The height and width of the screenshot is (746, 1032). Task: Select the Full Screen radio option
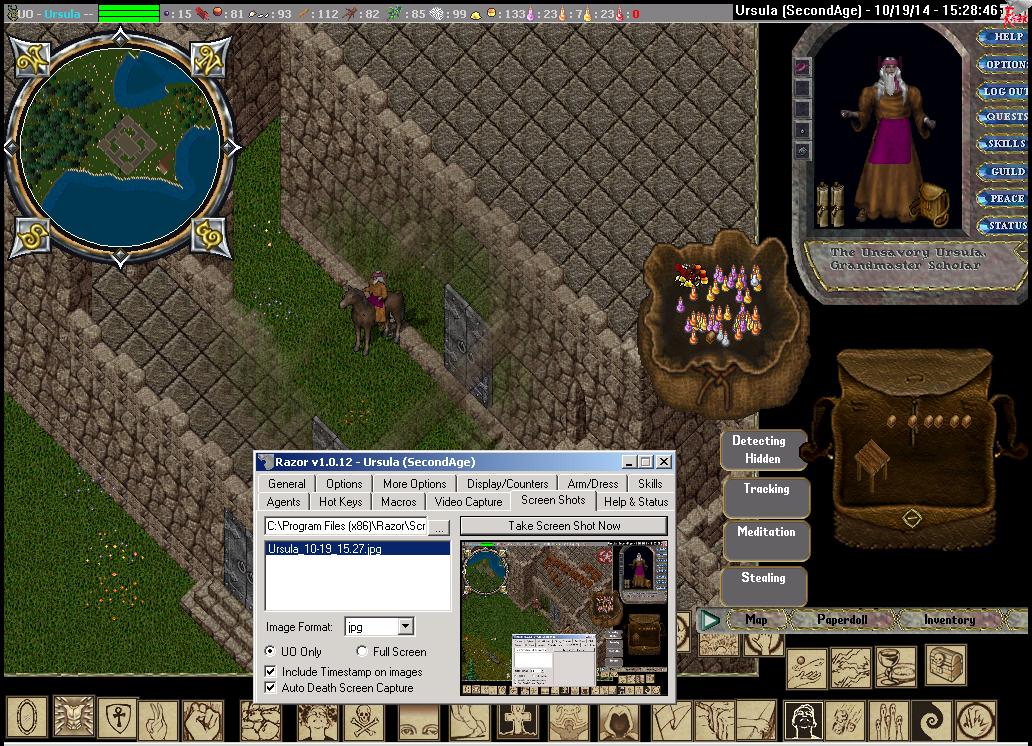(363, 652)
